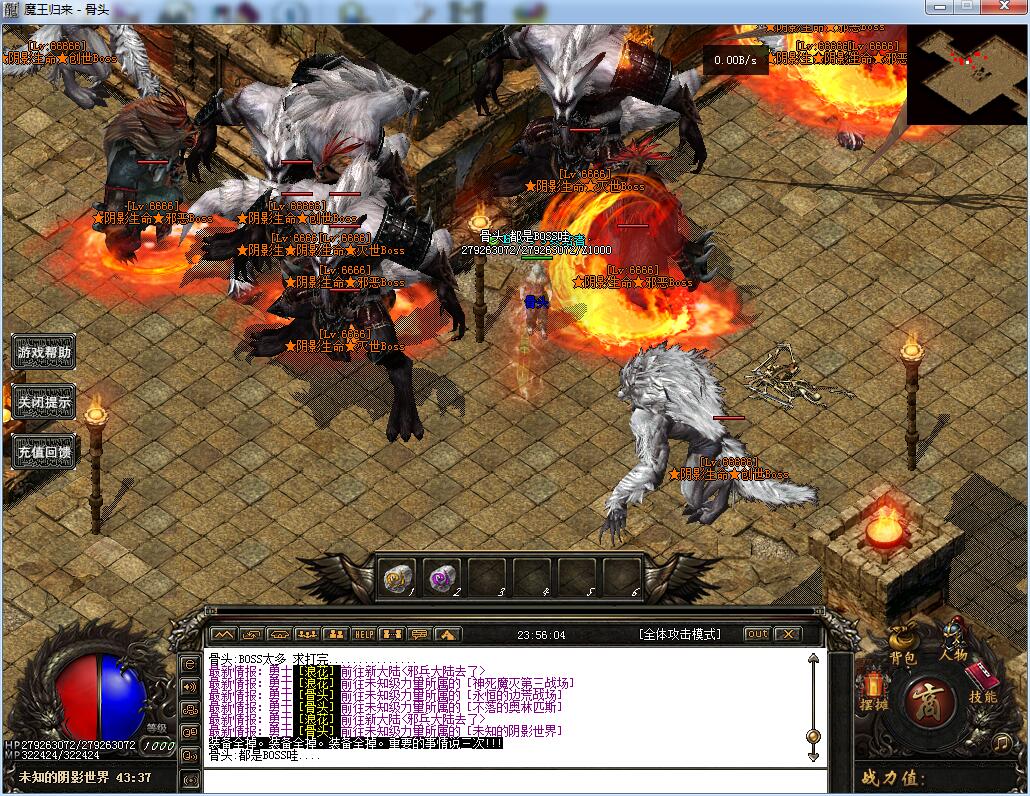
Task: Open the minimap in the corner
Action: click(968, 74)
